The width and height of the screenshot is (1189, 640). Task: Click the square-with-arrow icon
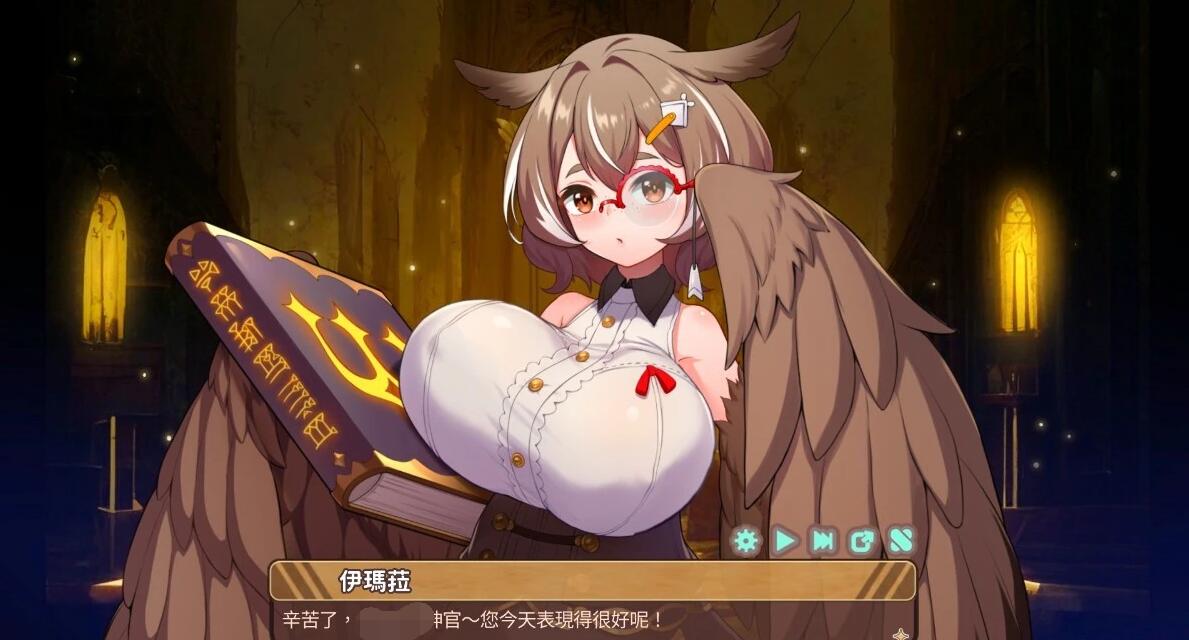(862, 541)
